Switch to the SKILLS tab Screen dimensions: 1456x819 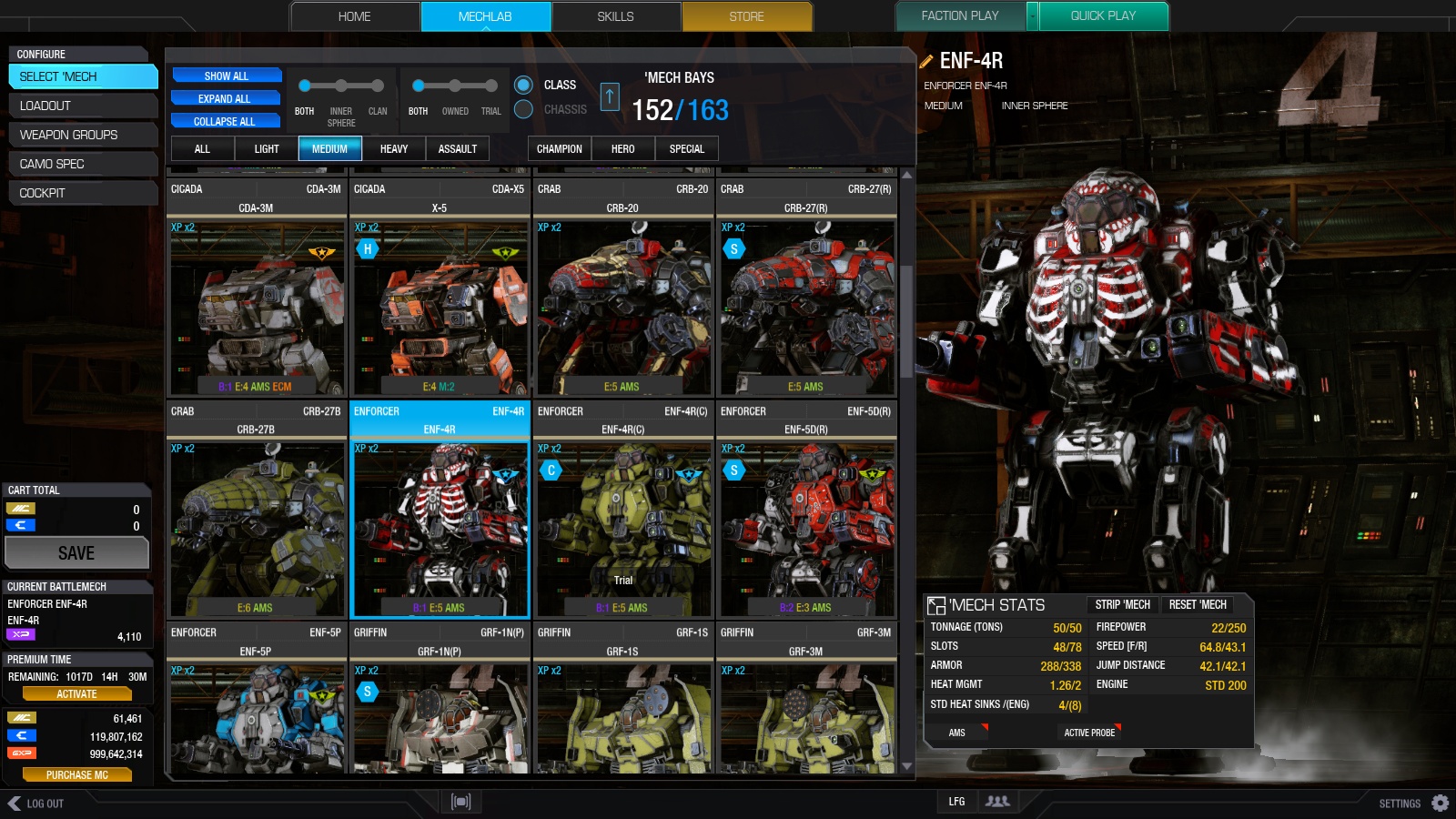pos(616,15)
